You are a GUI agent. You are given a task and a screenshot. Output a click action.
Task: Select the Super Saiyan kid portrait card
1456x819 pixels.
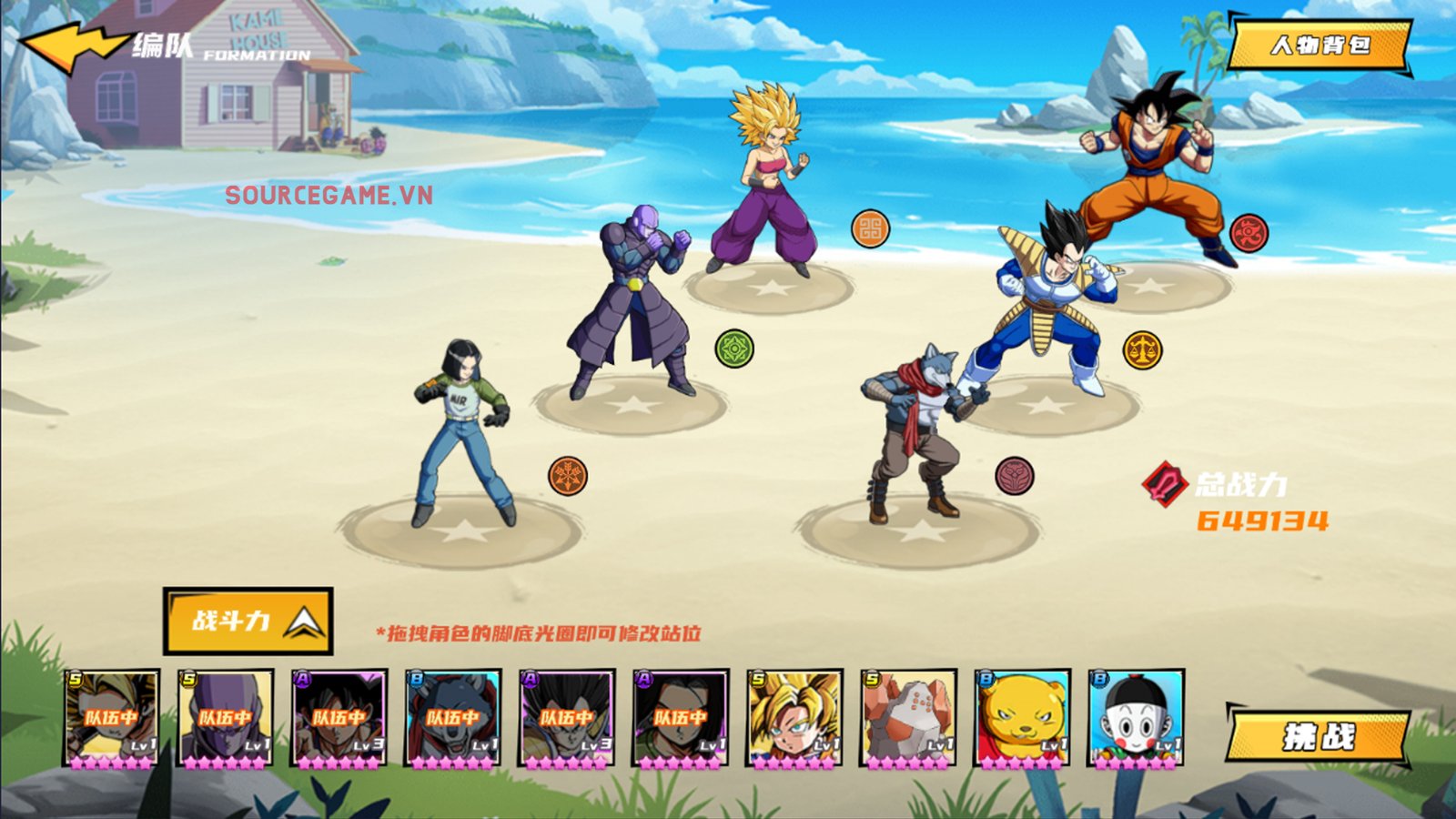point(794,719)
